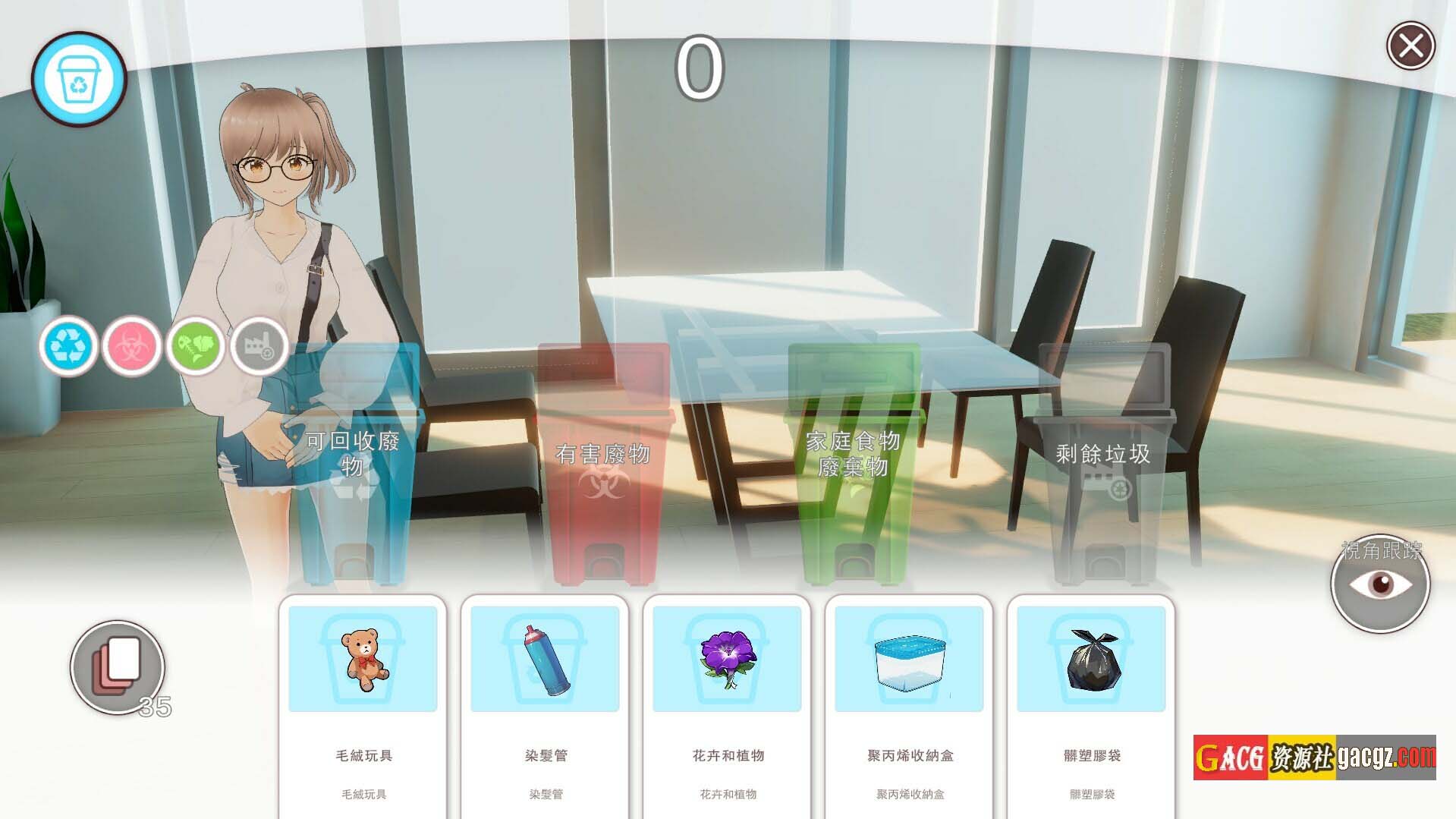Viewport: 1456px width, 819px height.
Task: Click the card deck pile button
Action: click(x=118, y=666)
